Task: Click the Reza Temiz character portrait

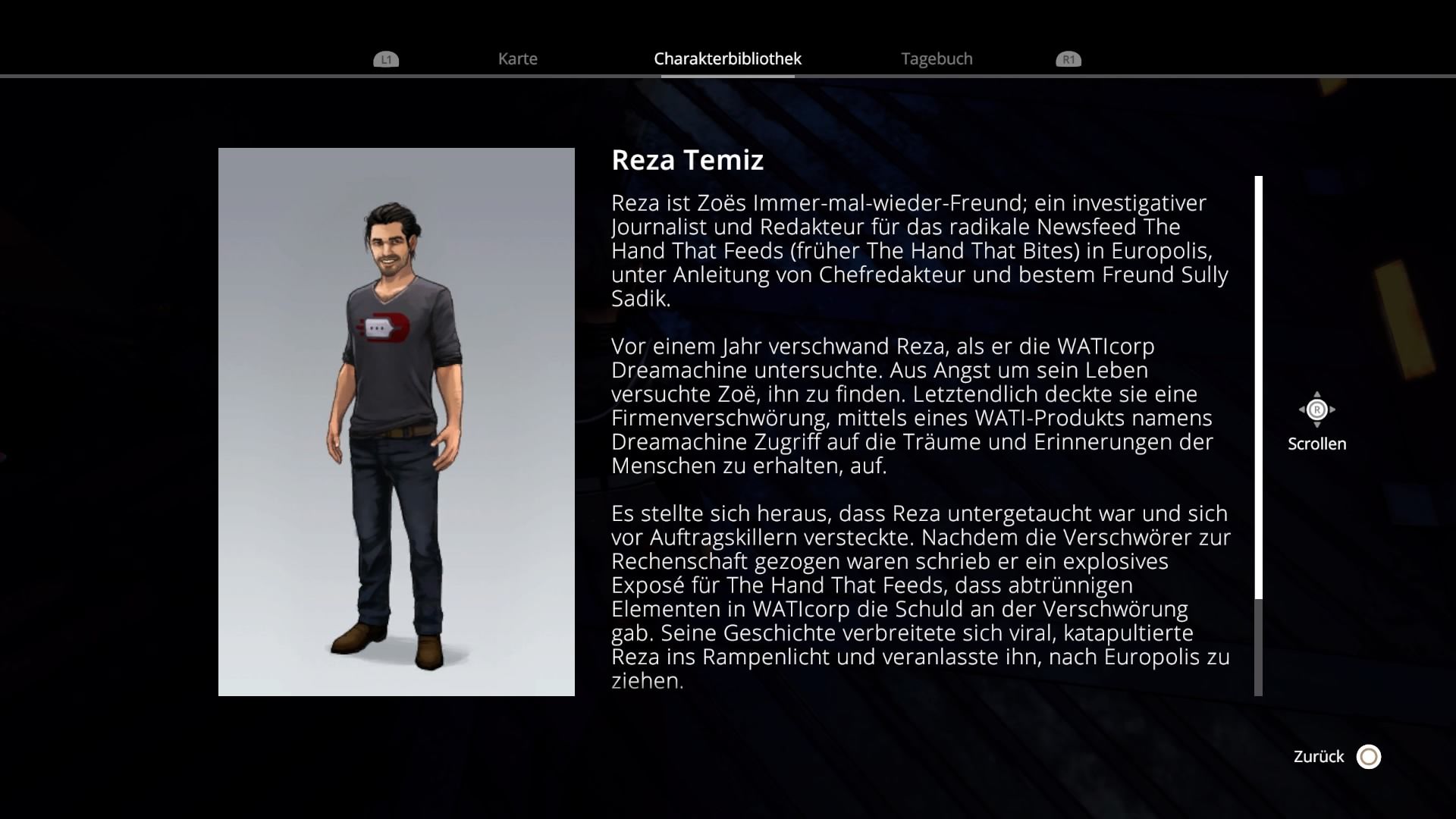Action: (396, 422)
